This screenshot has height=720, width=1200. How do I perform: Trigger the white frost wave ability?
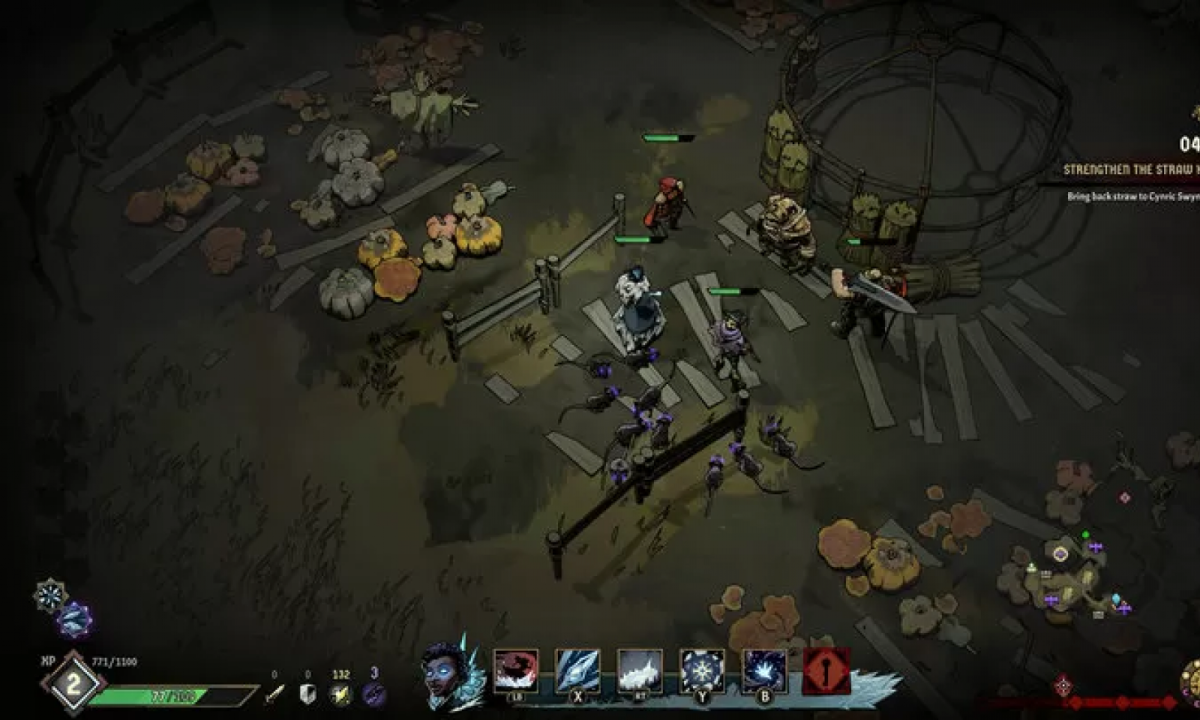click(640, 670)
